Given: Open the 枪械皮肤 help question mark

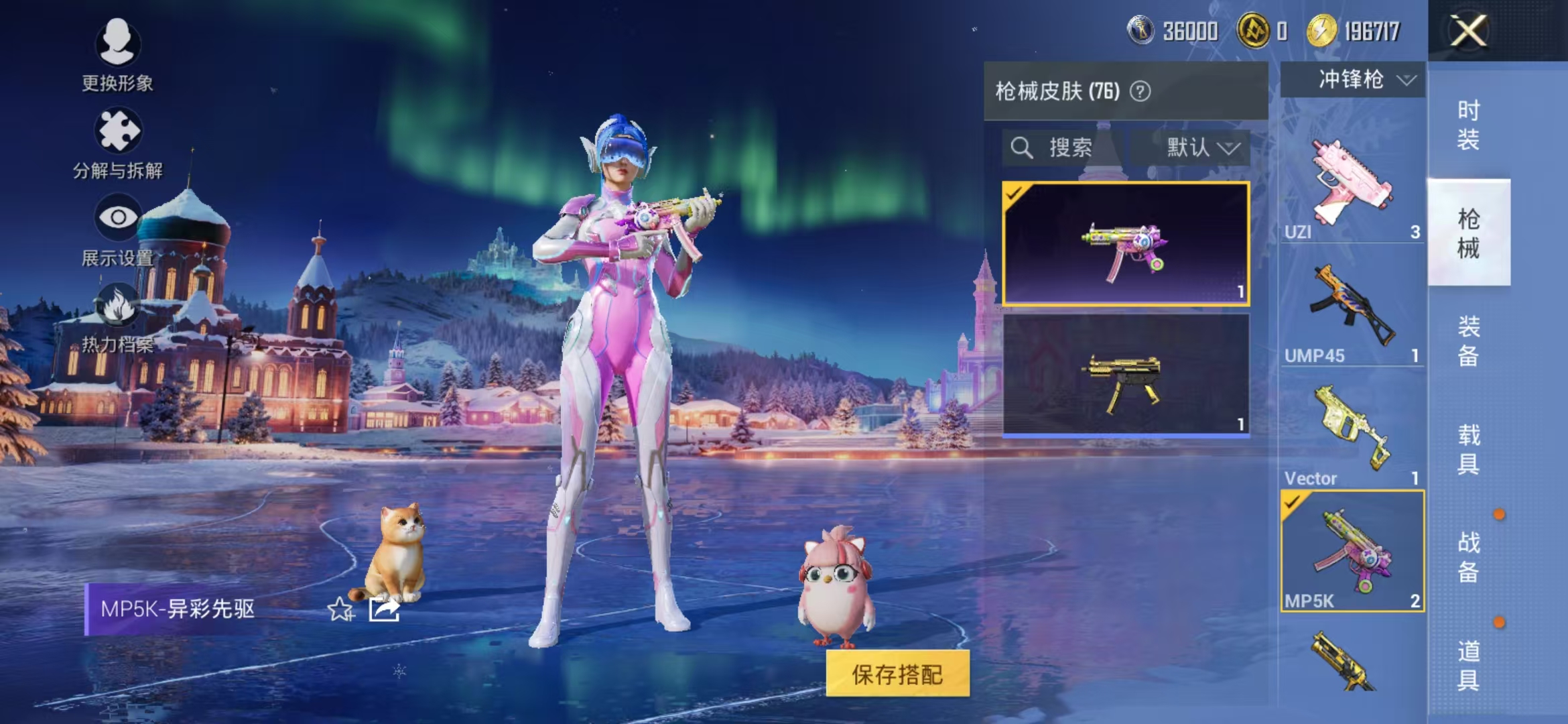Looking at the screenshot, I should pos(1141,90).
